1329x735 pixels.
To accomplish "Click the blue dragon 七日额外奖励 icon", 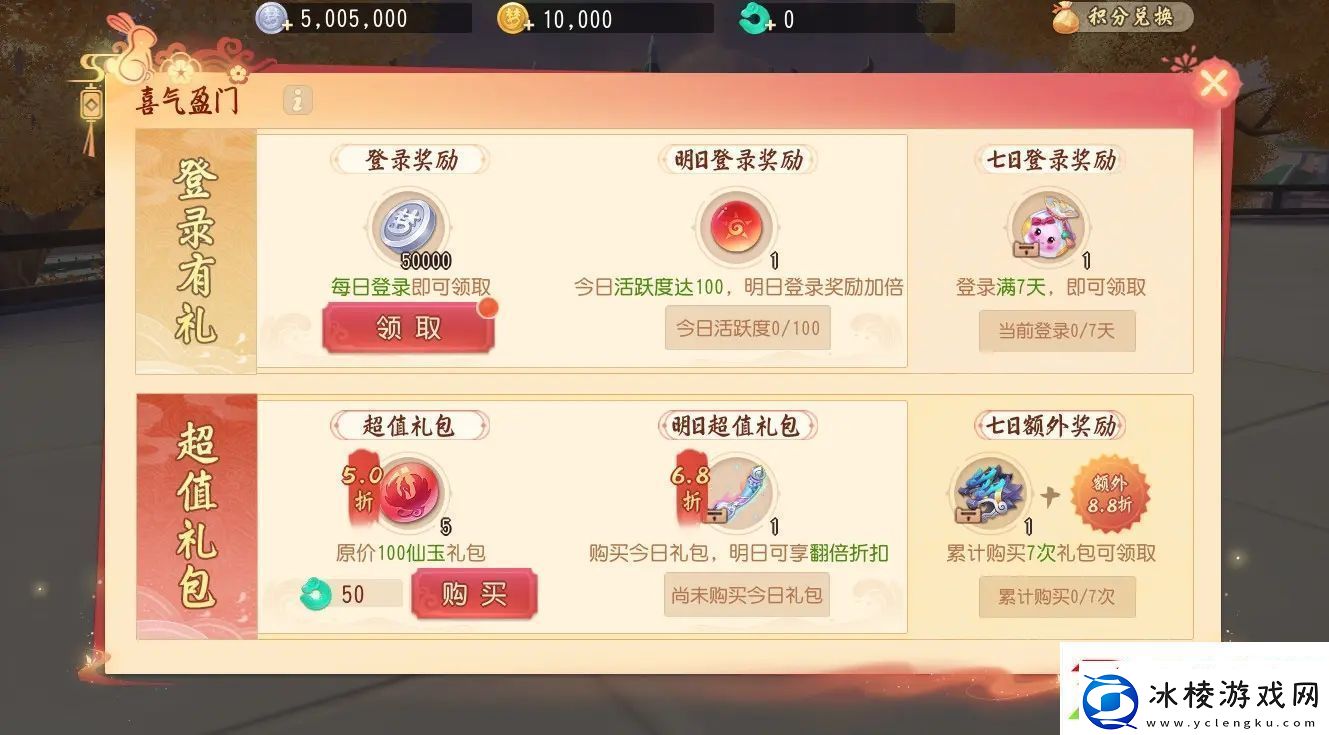I will [989, 495].
